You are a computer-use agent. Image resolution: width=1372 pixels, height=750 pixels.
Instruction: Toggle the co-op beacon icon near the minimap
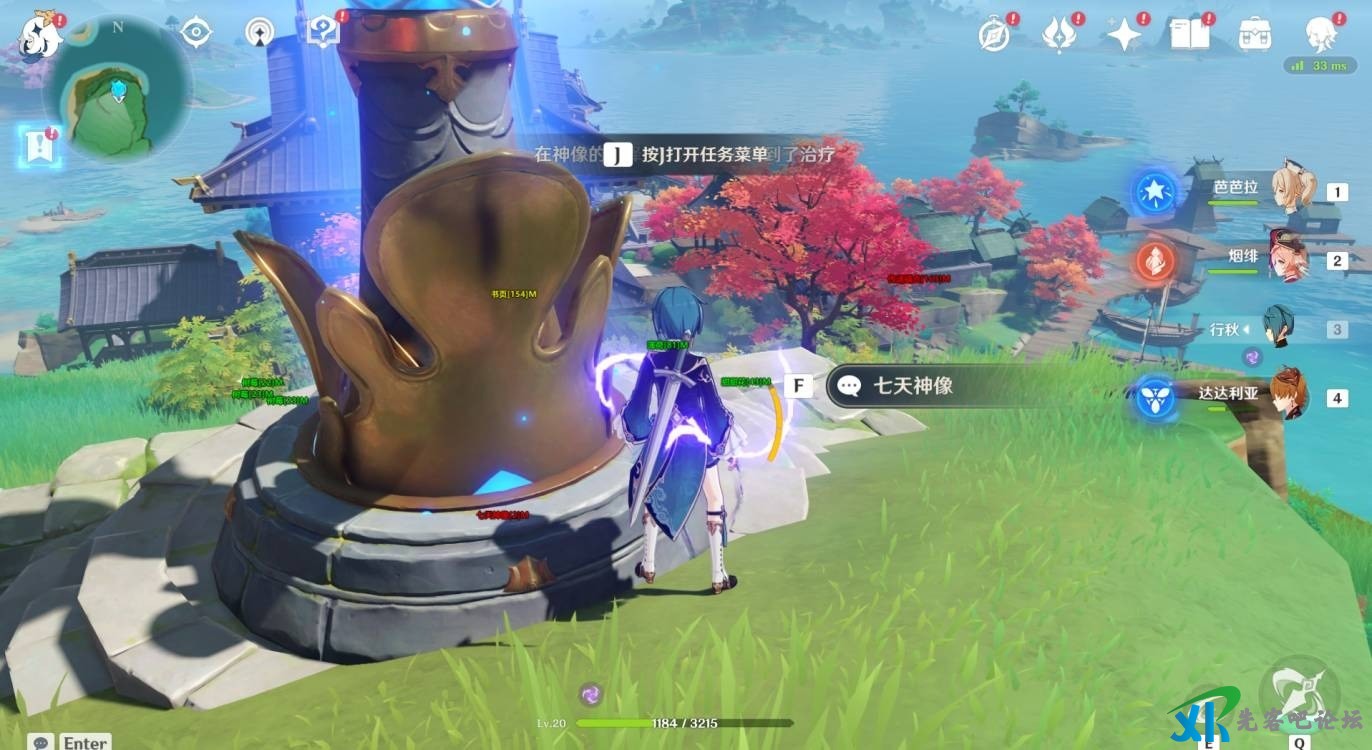click(258, 33)
